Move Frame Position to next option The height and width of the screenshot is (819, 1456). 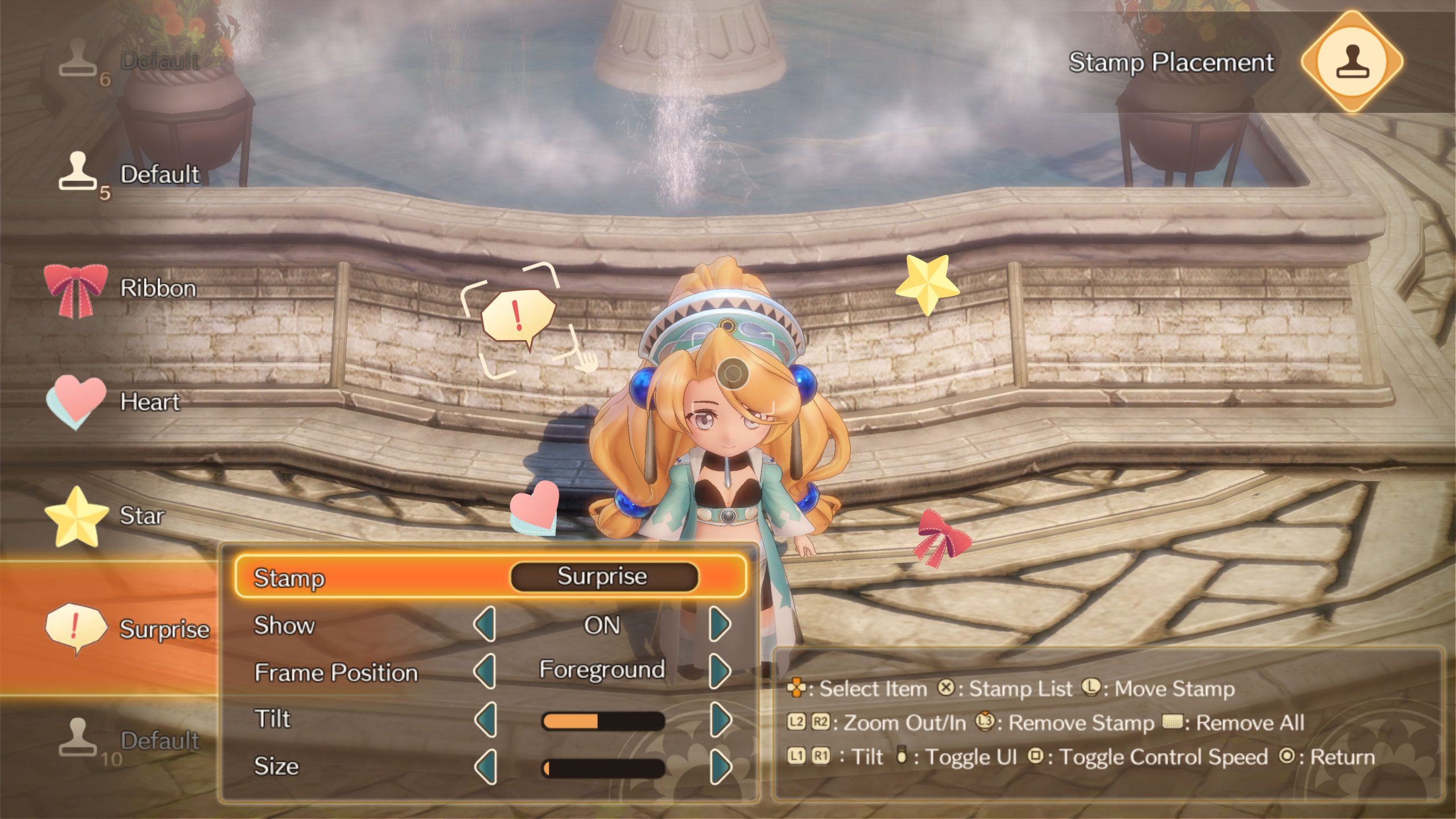tap(720, 672)
